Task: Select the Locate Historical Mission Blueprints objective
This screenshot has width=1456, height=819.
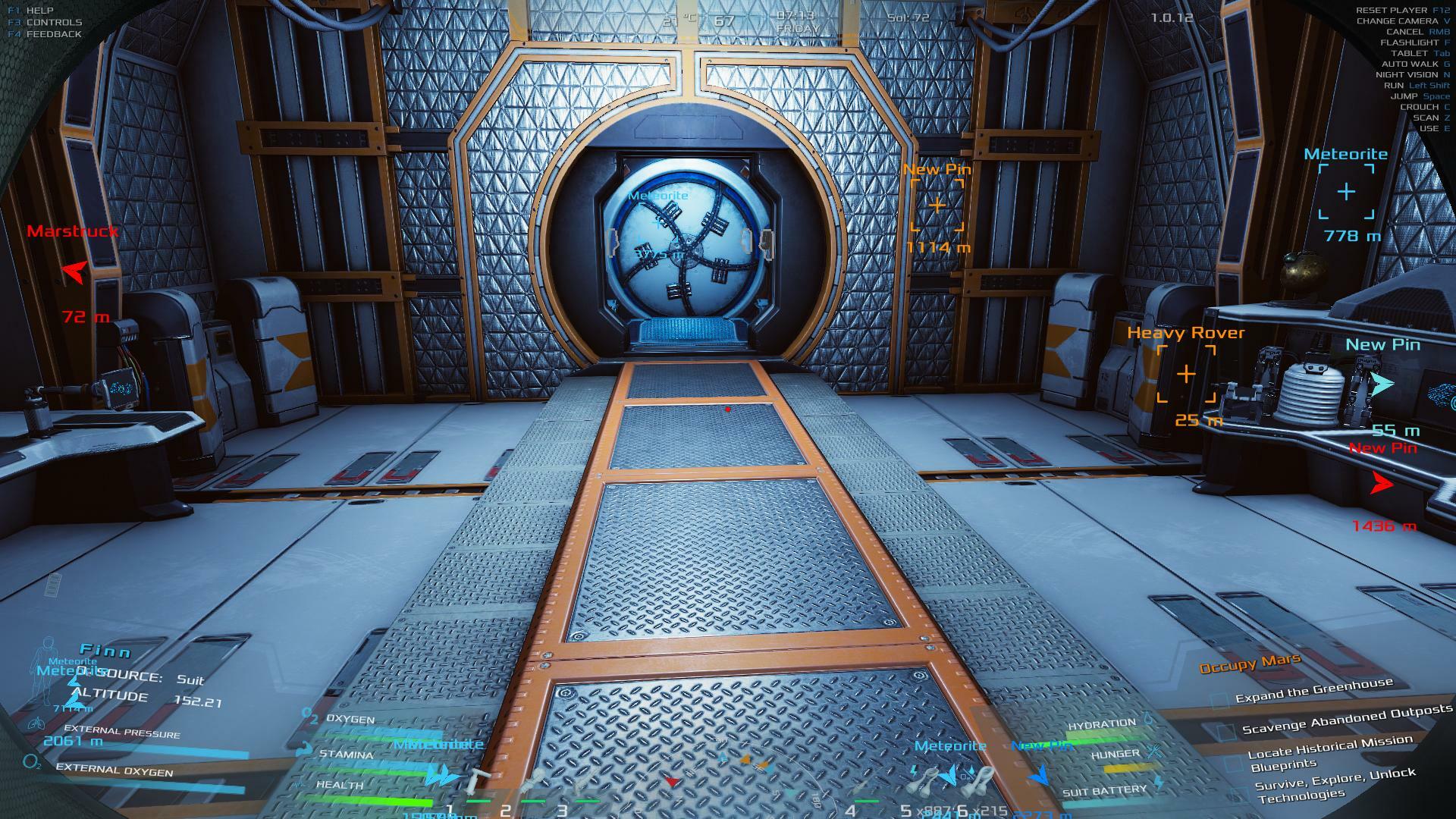Action: [1329, 752]
